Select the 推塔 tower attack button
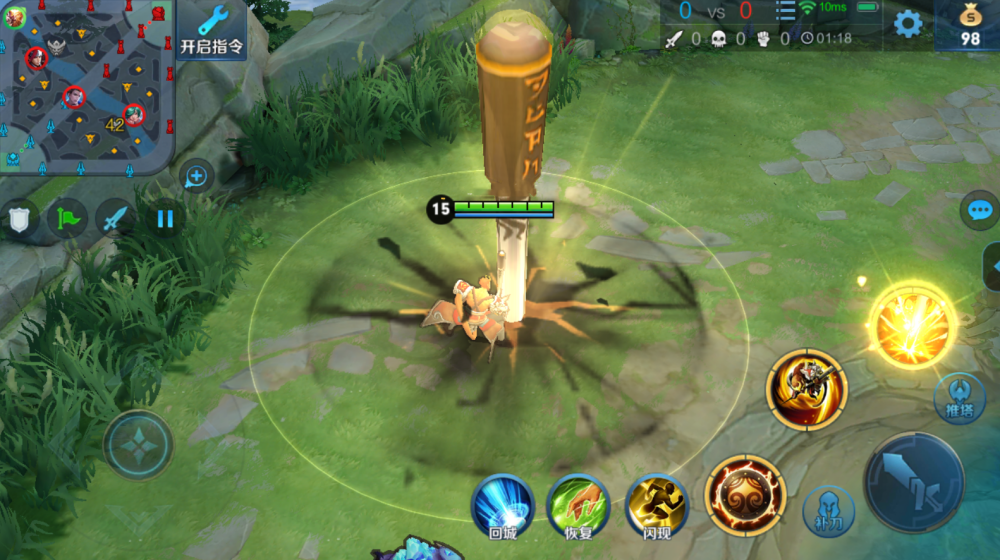 click(x=952, y=399)
